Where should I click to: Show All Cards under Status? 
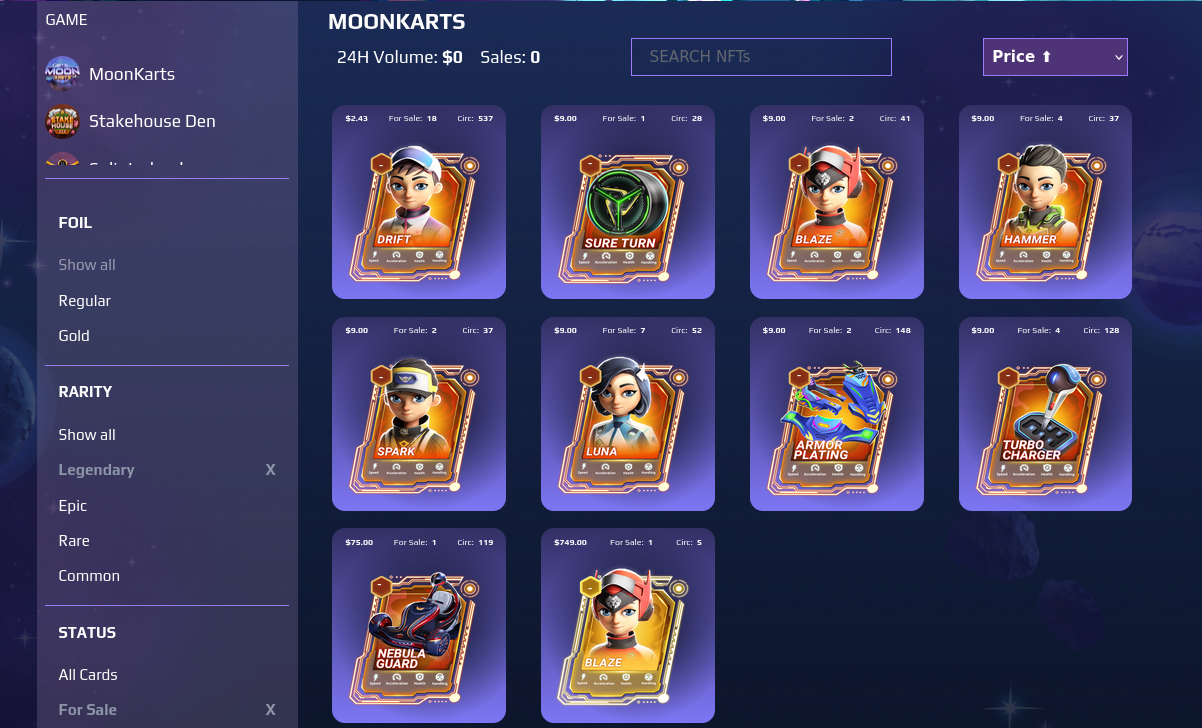pos(88,674)
